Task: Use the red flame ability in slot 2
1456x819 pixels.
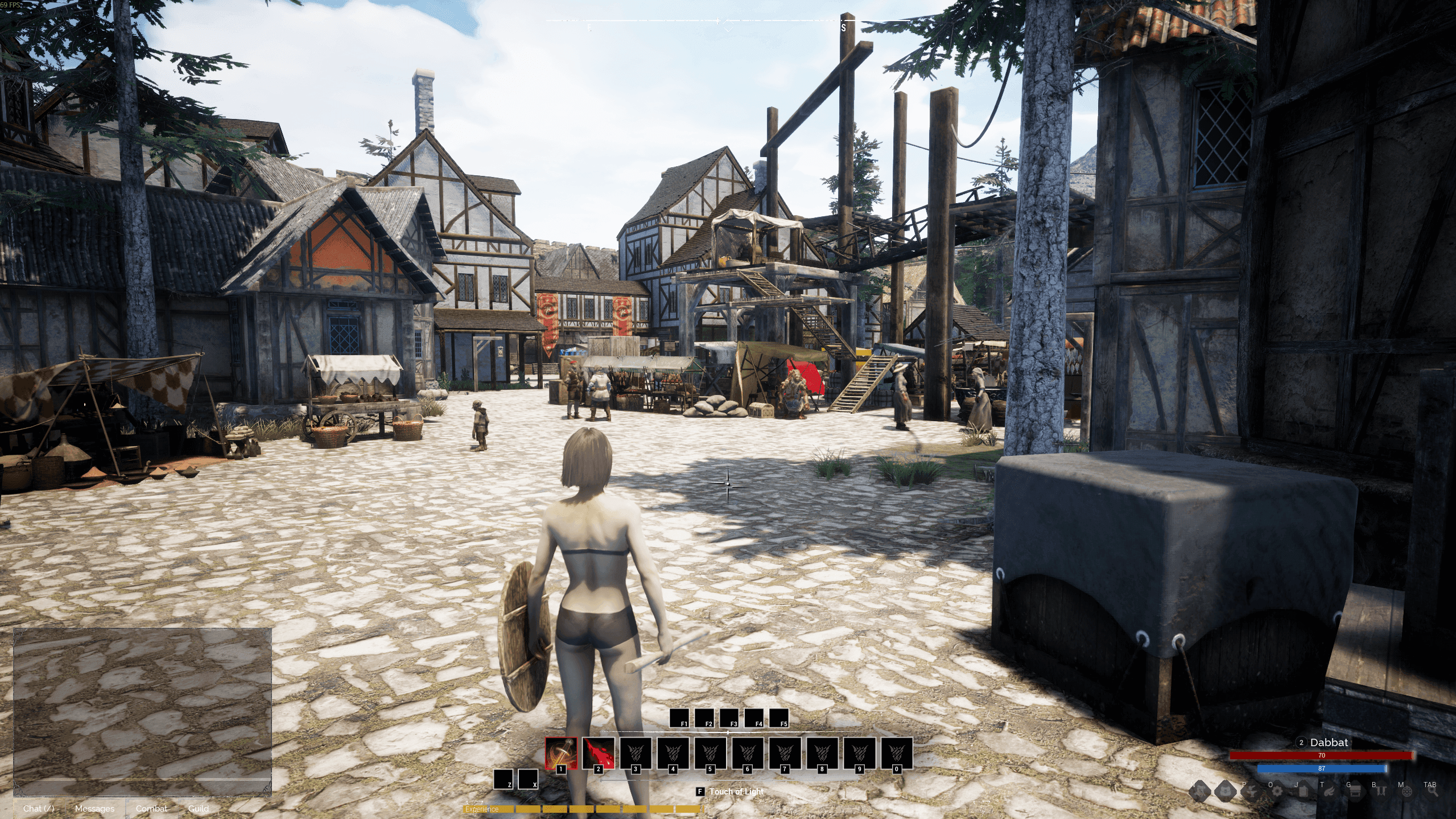Action: click(x=598, y=752)
